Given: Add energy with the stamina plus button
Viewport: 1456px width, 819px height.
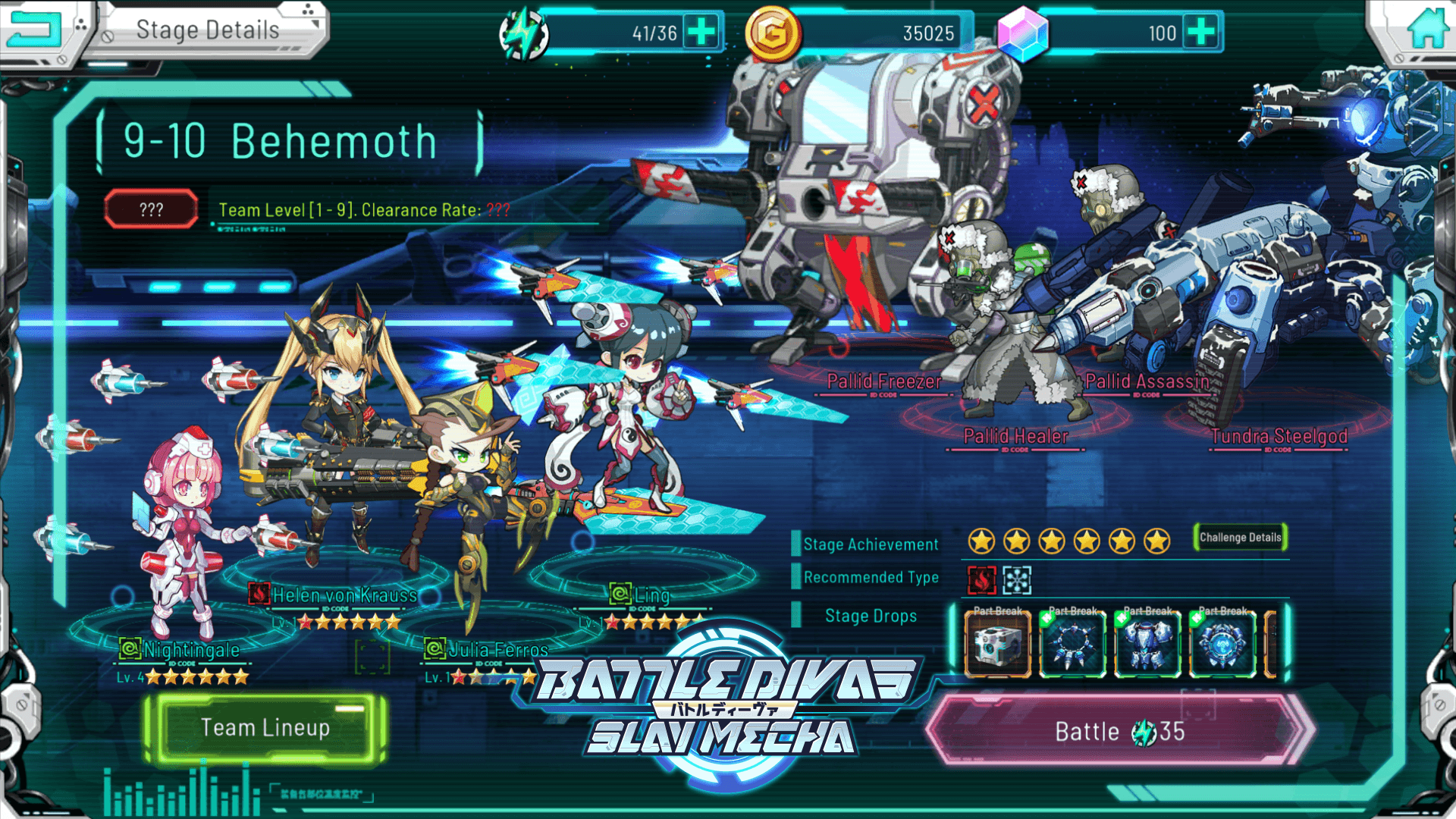Looking at the screenshot, I should click(x=701, y=32).
